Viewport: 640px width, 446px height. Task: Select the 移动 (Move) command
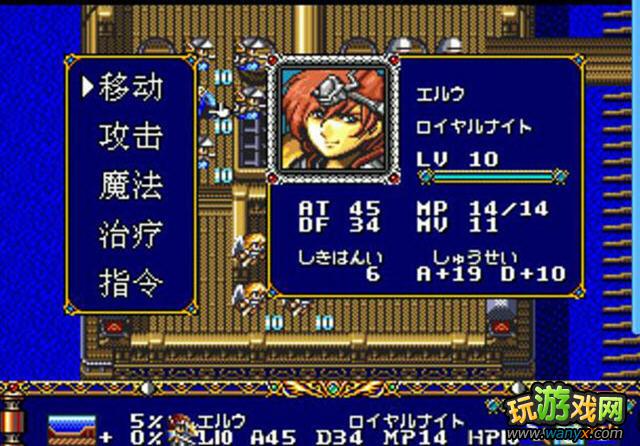tap(130, 88)
